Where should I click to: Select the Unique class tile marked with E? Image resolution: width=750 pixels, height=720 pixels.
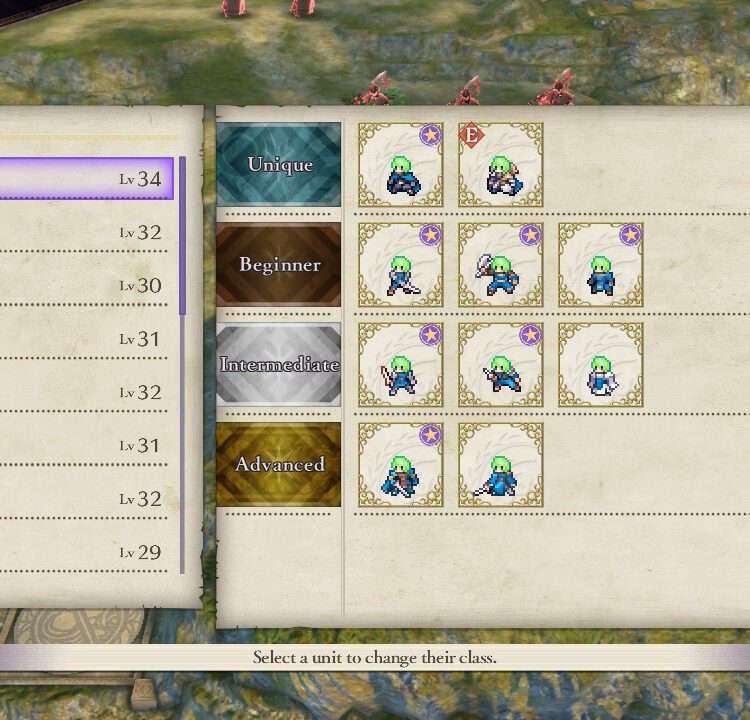(x=500, y=165)
